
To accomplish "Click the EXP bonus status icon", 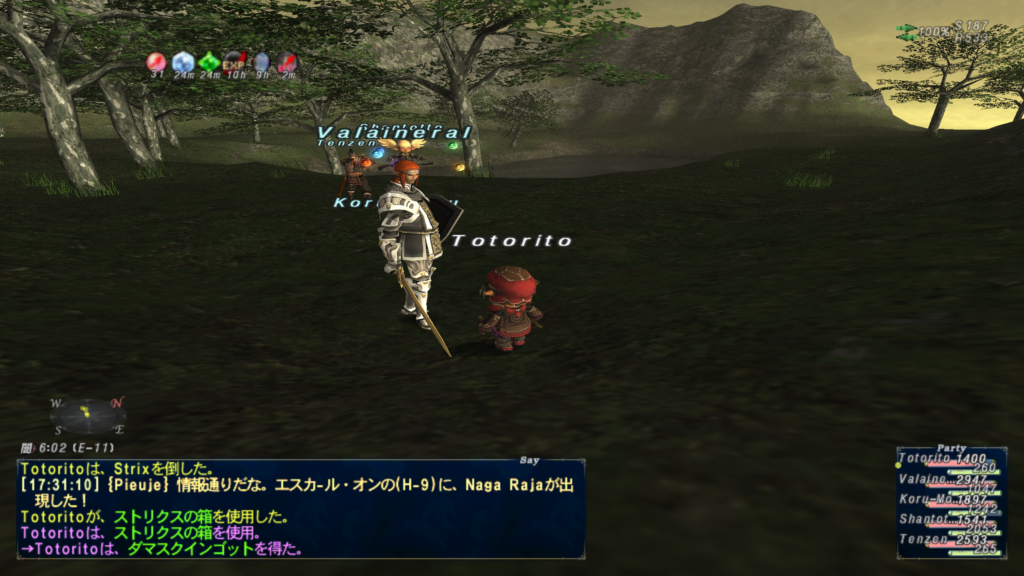I will point(235,63).
